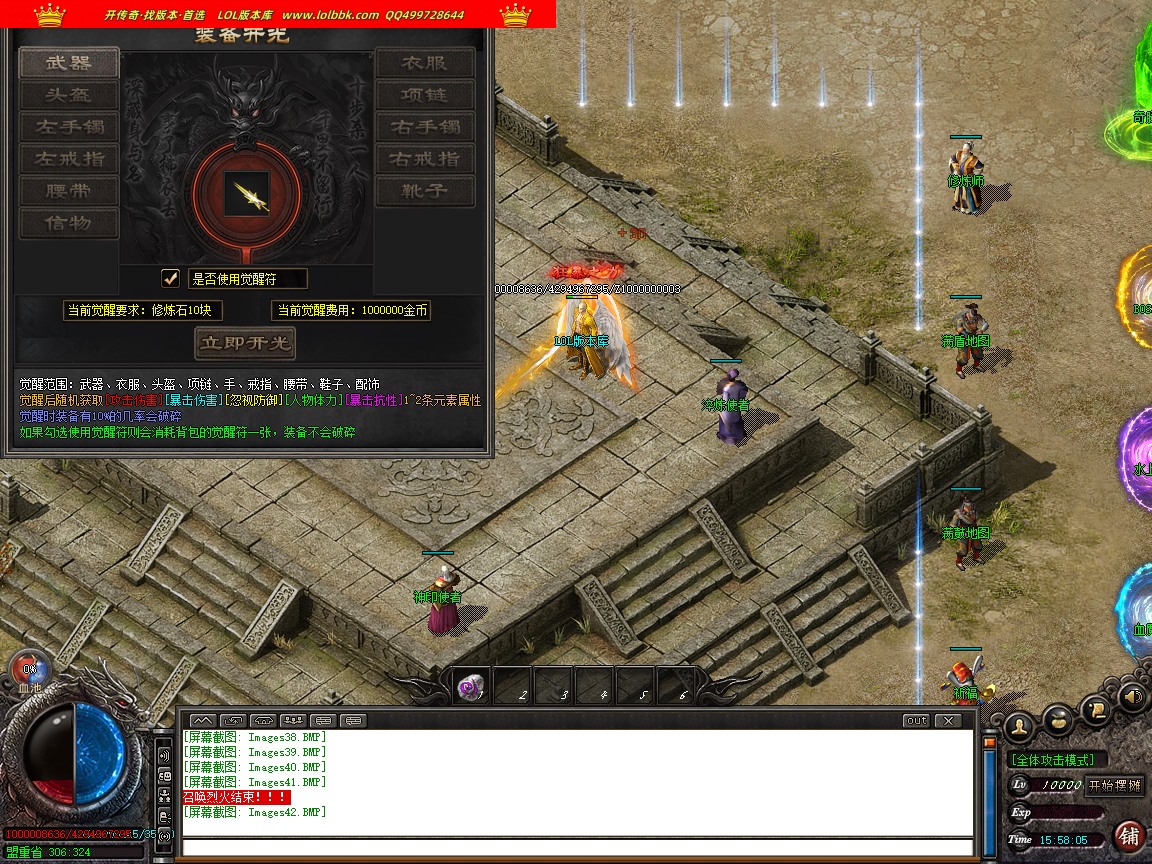Open the 腰带 (belt) category

pyautogui.click(x=69, y=191)
